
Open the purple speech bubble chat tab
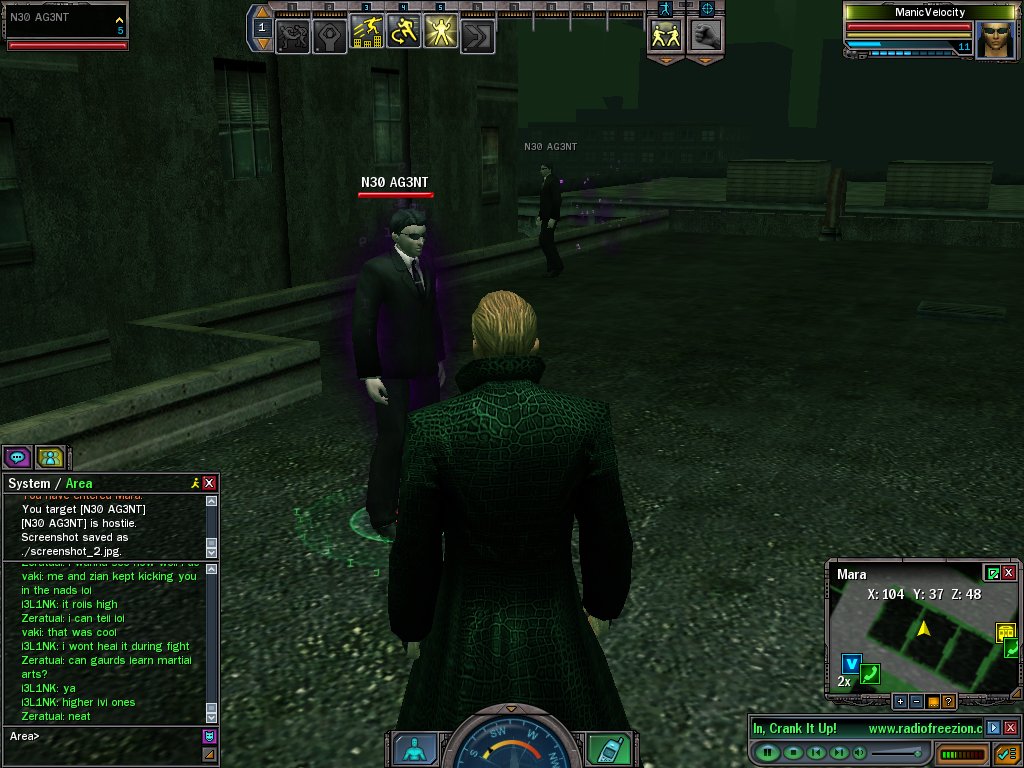click(17, 458)
